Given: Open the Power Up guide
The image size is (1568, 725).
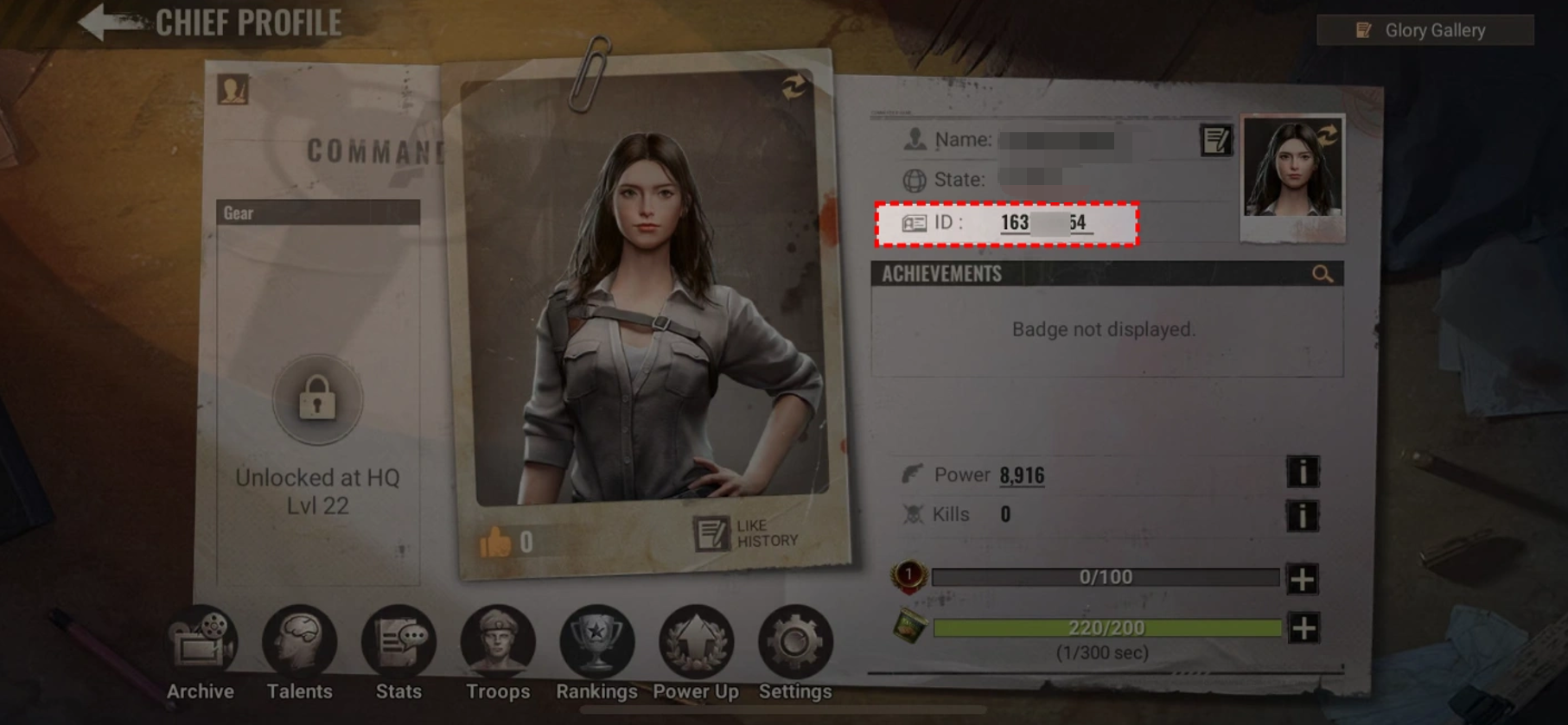Looking at the screenshot, I should pos(696,653).
